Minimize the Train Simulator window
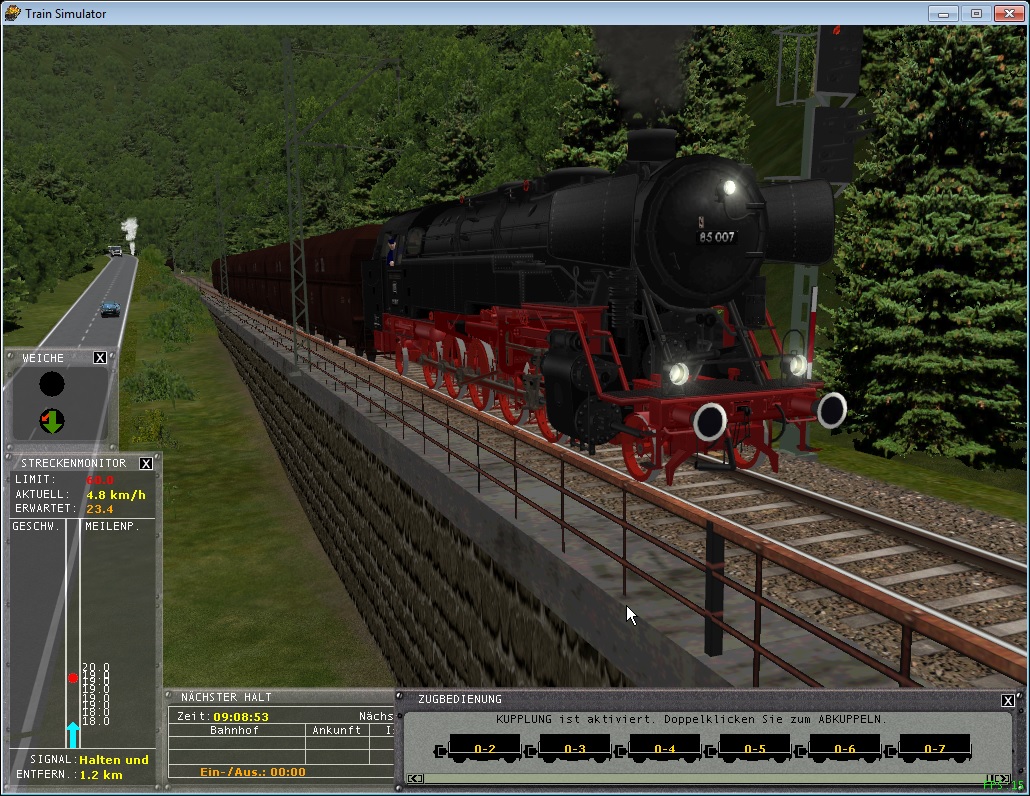 [x=943, y=14]
